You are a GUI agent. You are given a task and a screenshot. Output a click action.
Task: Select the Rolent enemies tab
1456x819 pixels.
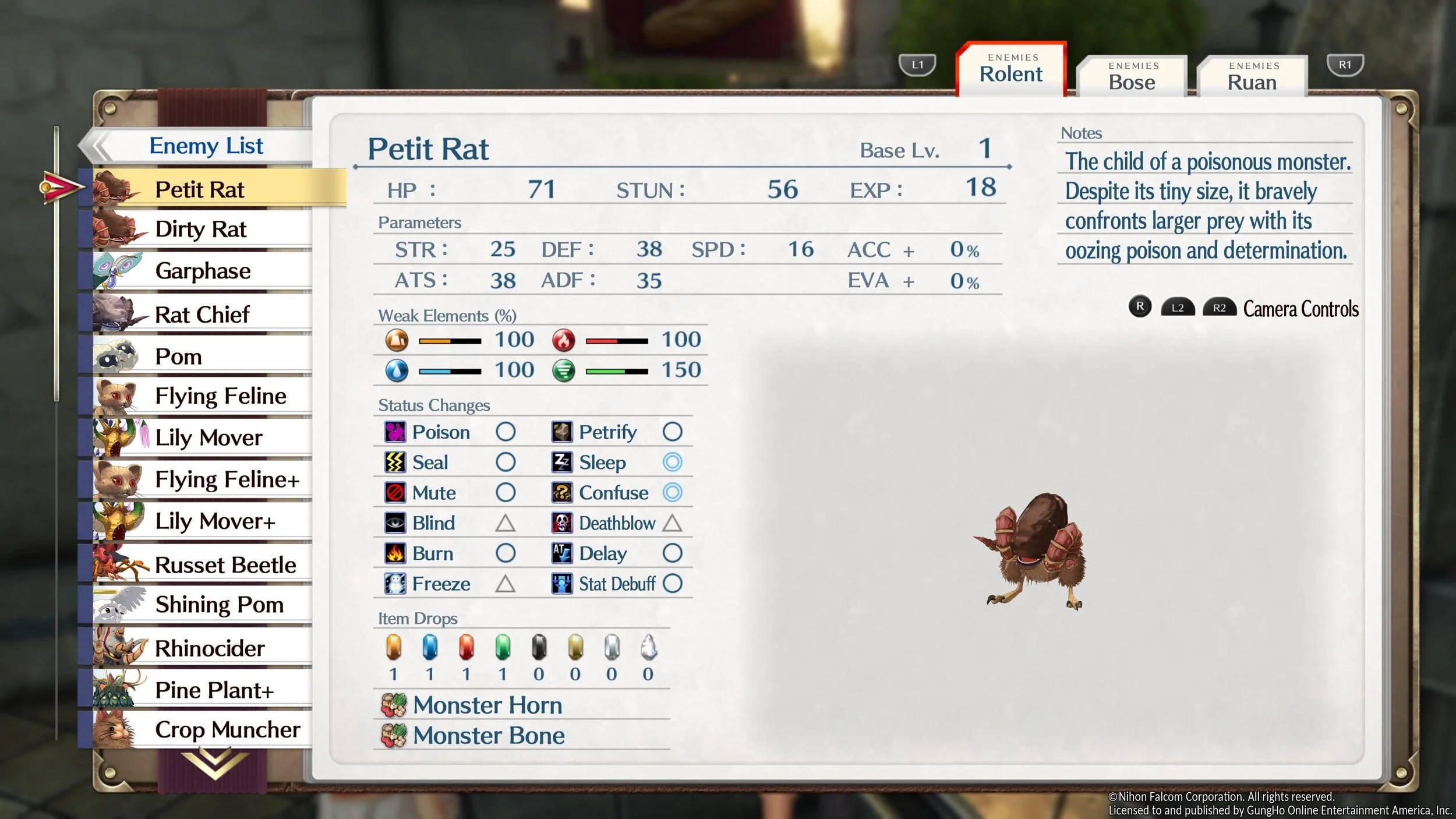pyautogui.click(x=1011, y=70)
